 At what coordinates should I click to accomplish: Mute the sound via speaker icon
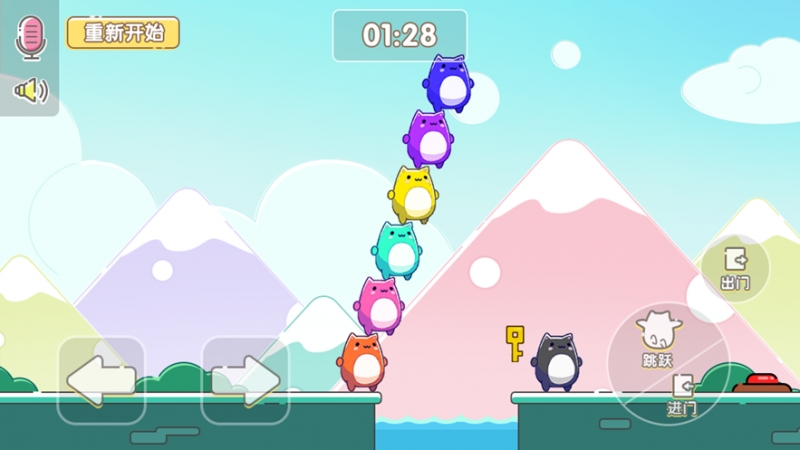click(x=30, y=92)
